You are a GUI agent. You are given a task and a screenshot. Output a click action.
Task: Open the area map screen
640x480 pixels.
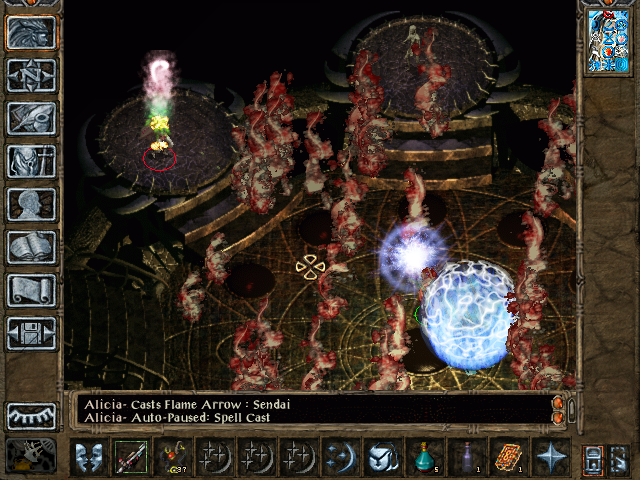[31, 75]
